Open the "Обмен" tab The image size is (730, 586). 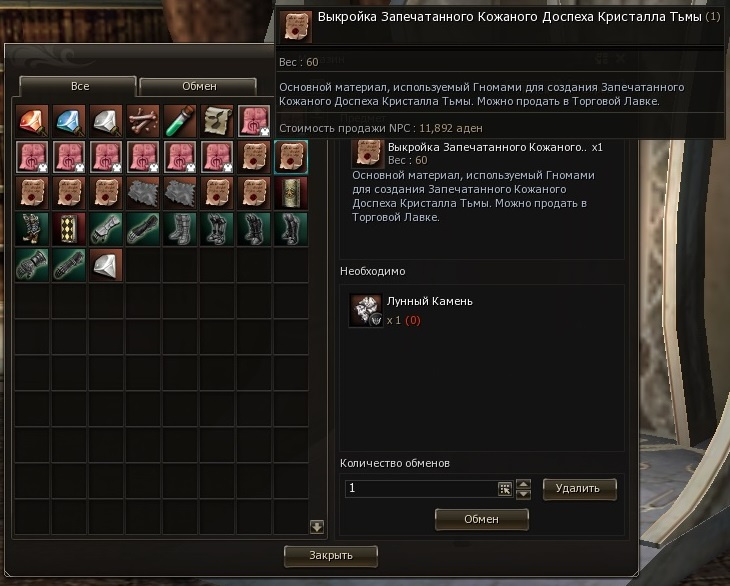pos(198,86)
